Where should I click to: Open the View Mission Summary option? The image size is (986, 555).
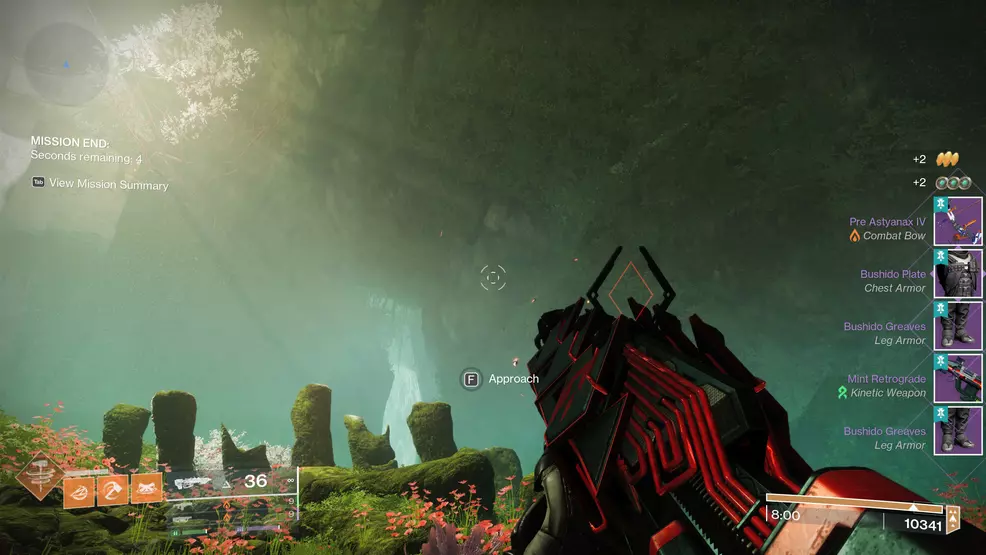tap(100, 184)
